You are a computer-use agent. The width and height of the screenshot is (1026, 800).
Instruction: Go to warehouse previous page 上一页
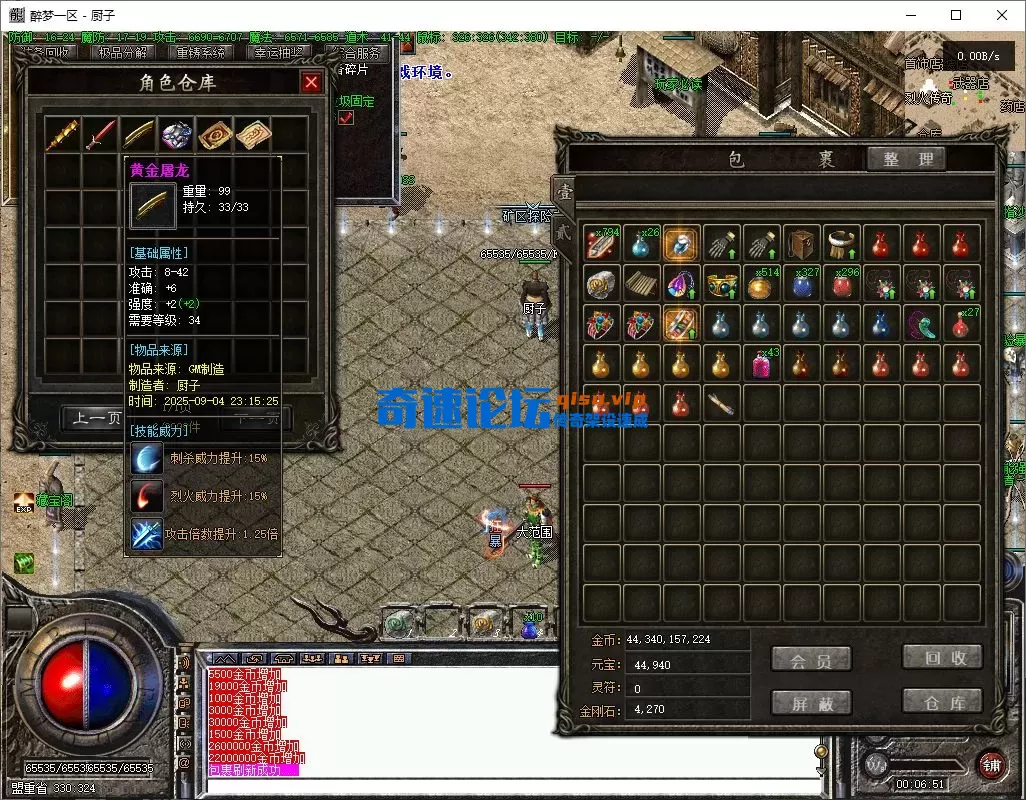click(94, 418)
